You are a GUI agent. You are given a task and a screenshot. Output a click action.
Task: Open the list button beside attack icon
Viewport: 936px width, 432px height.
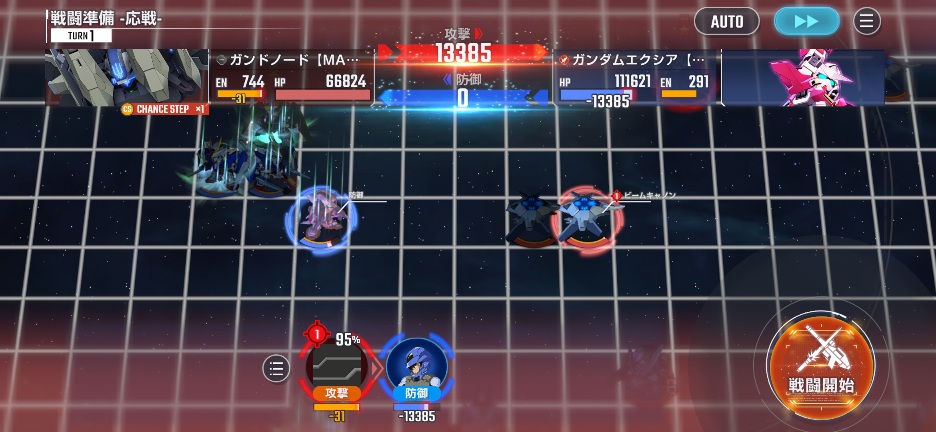tap(276, 369)
